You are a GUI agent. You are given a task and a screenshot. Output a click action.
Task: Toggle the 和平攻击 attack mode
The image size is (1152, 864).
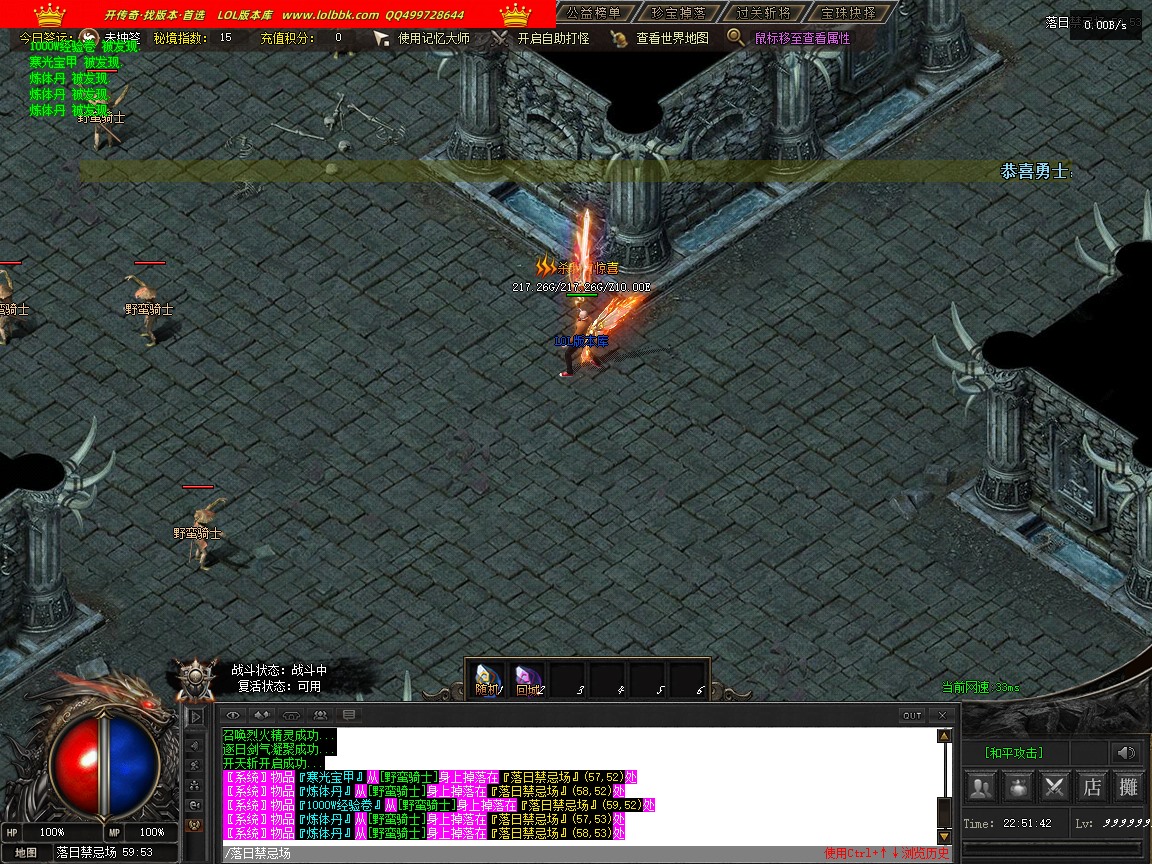1014,753
